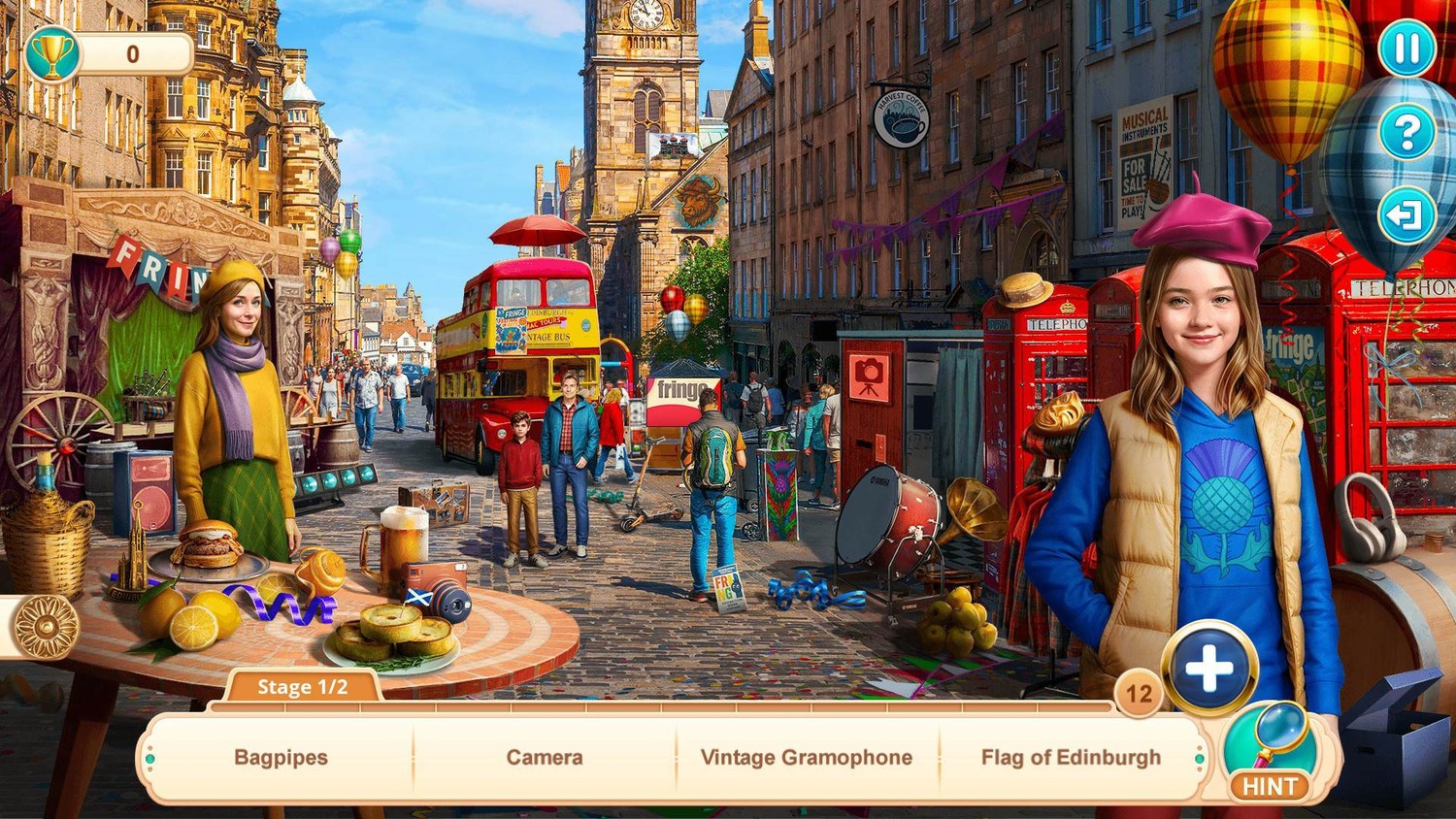
Task: Click the trophy score icon
Action: tap(52, 54)
